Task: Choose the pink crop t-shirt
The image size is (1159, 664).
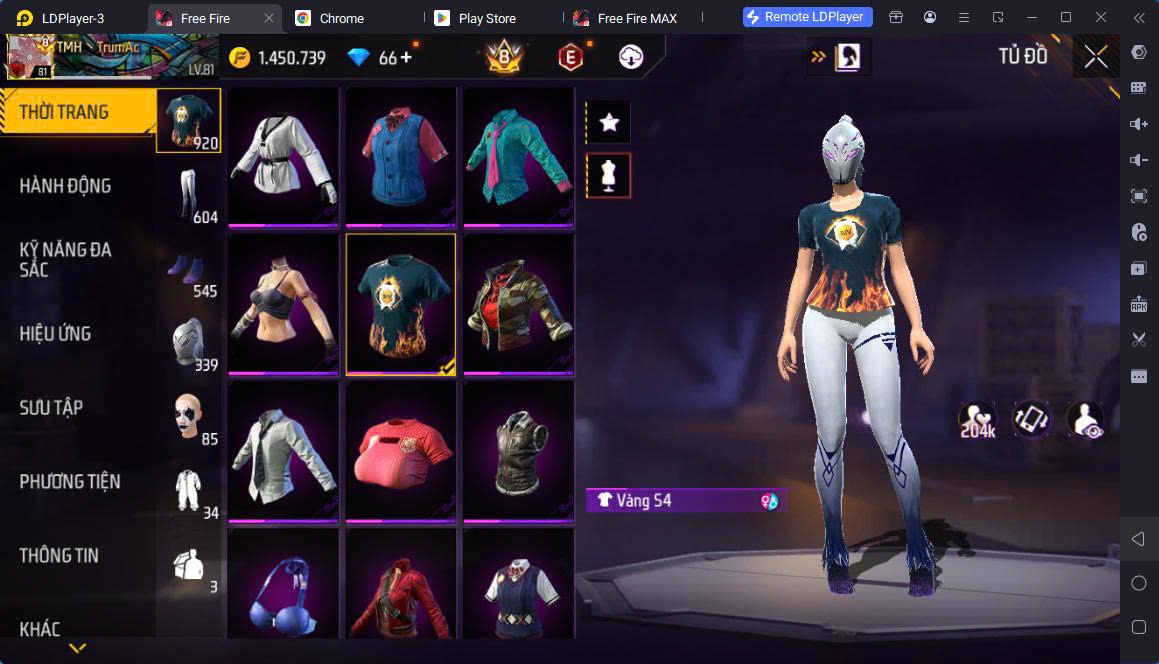Action: [400, 451]
